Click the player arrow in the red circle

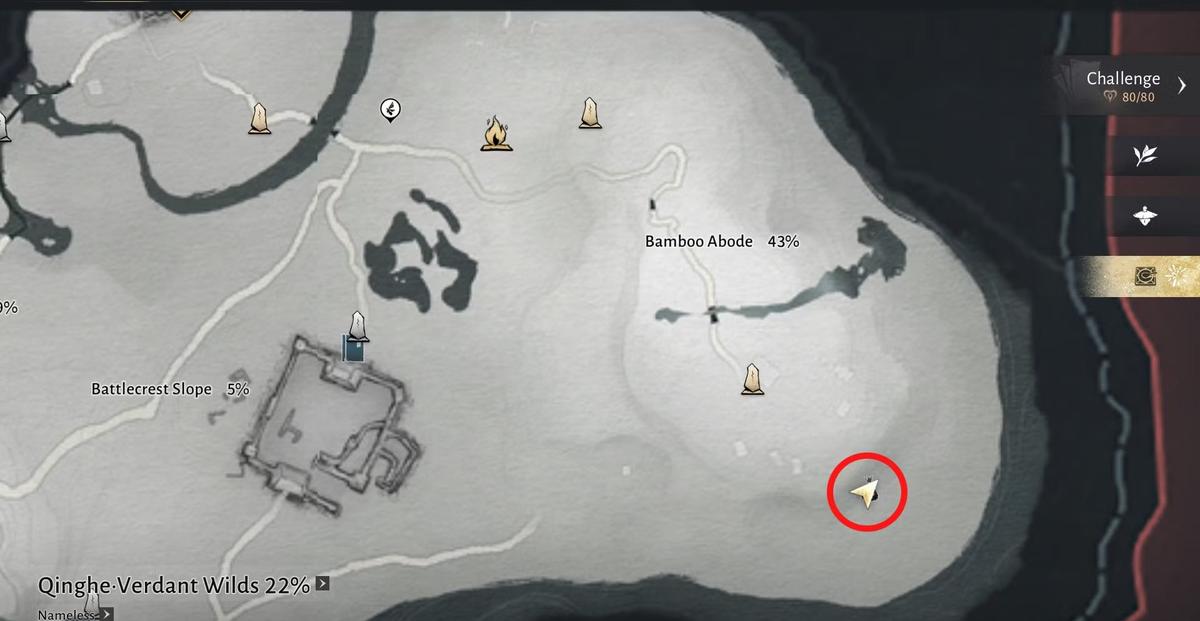coord(866,492)
